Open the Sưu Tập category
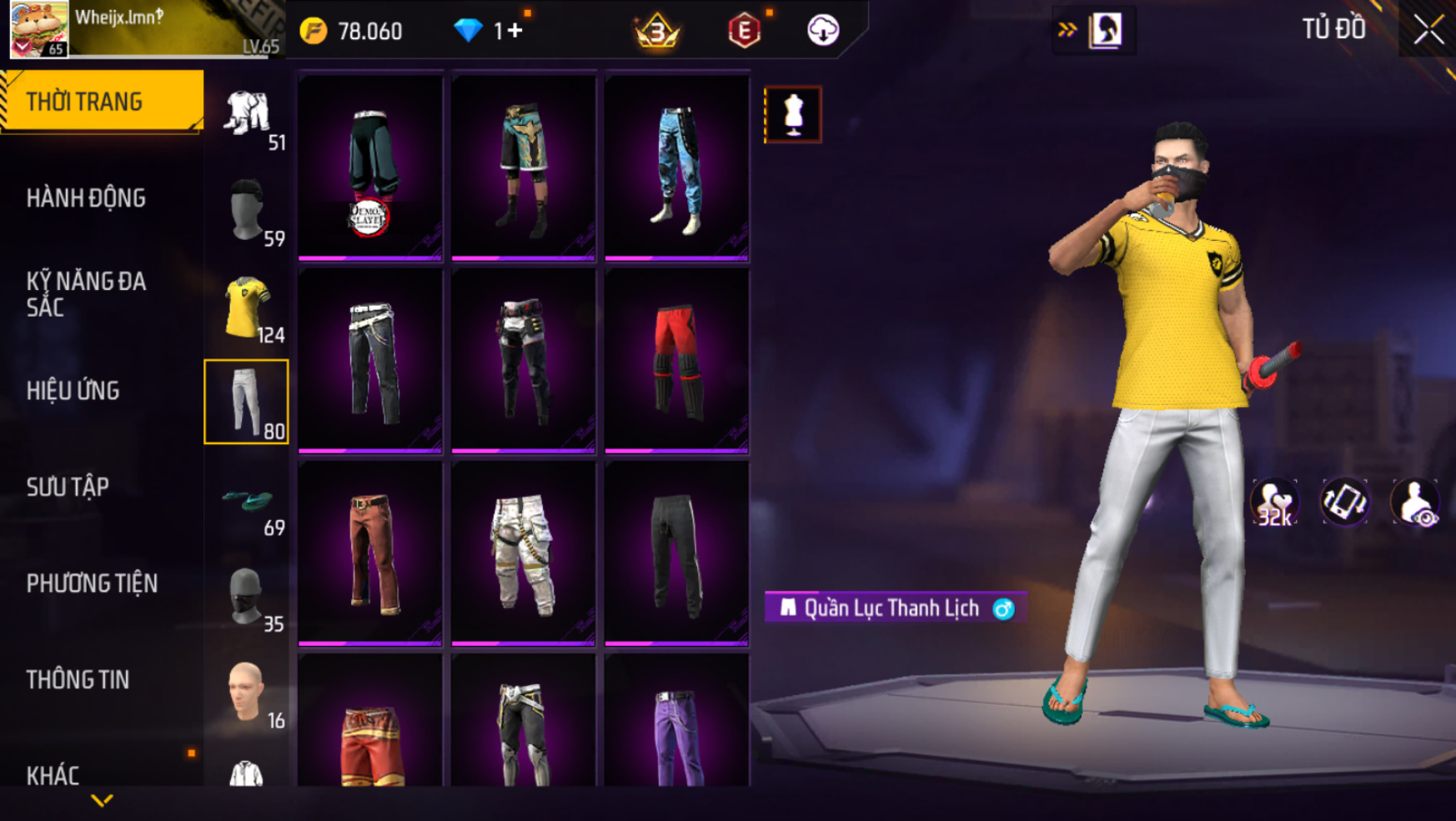Image resolution: width=1456 pixels, height=821 pixels. click(x=68, y=488)
